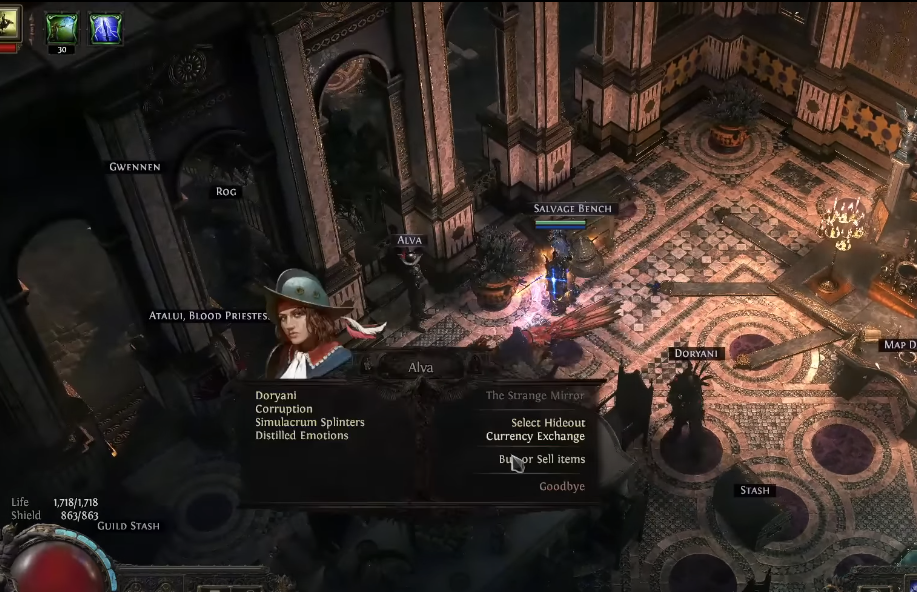Click the Salvage Bench nameplate
Screen dimensions: 917x592
(572, 209)
